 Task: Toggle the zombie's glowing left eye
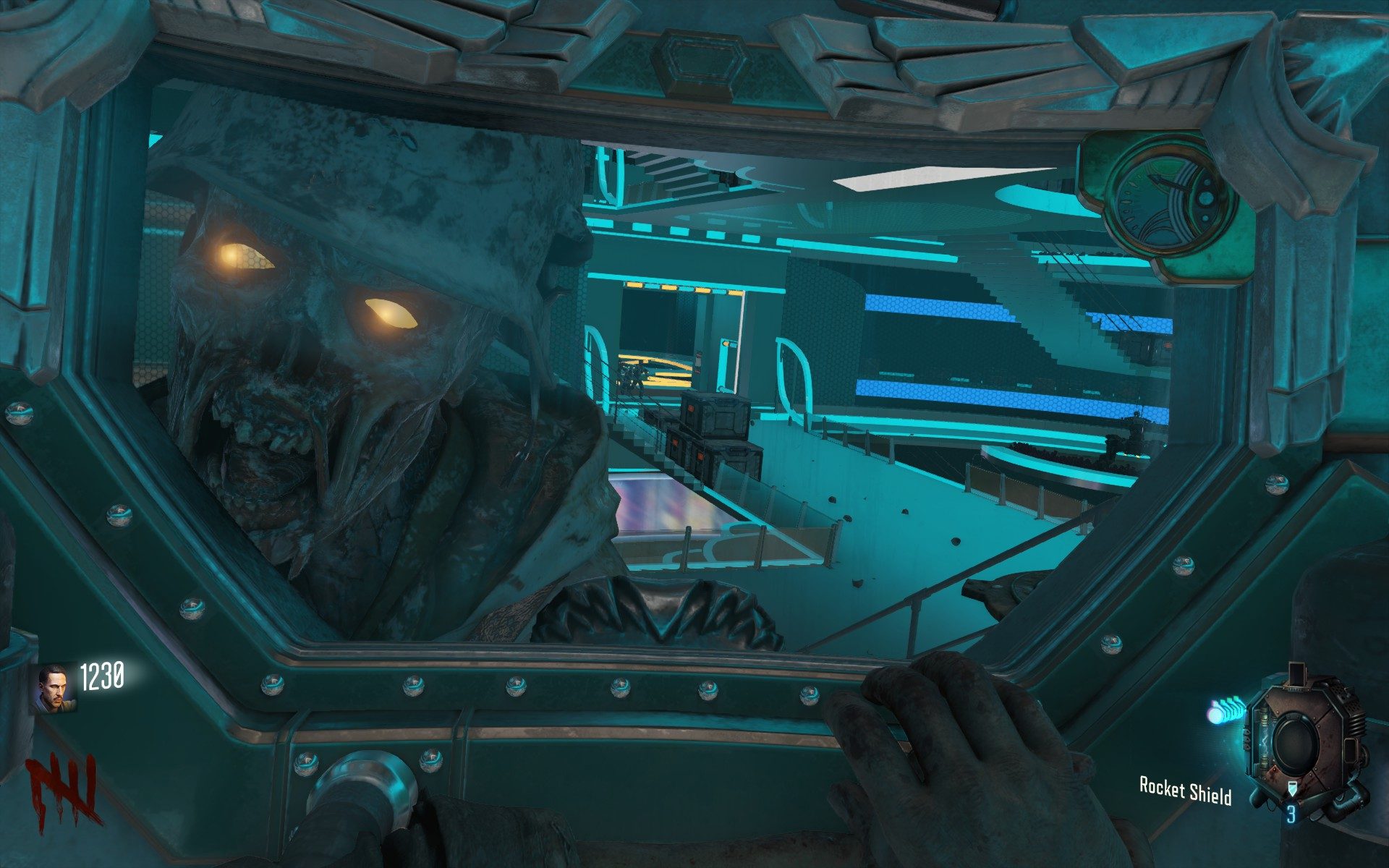[x=391, y=311]
